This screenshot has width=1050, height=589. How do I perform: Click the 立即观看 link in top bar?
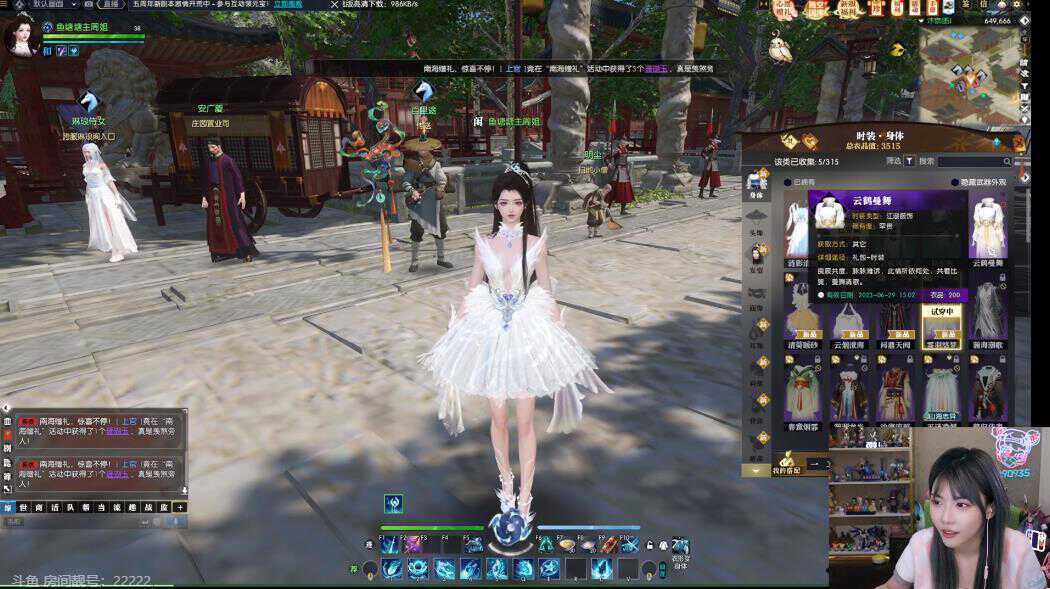point(288,5)
